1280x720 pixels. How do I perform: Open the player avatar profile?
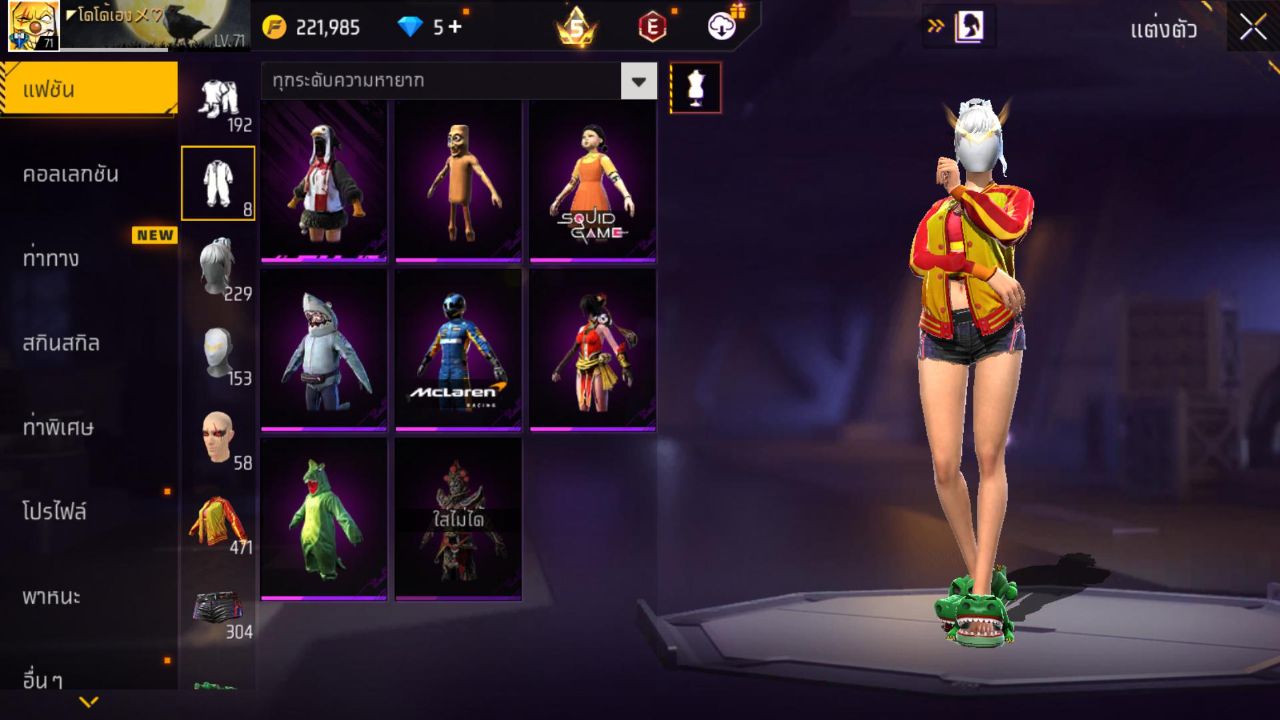pyautogui.click(x=33, y=26)
